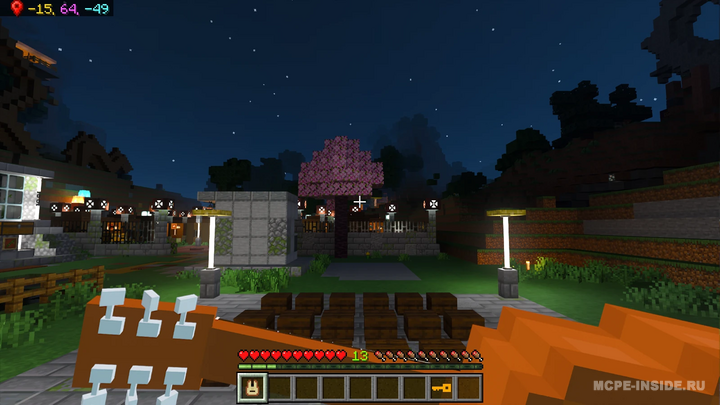
Task: Select the first hotbar slot with the mask item
Action: 251,387
